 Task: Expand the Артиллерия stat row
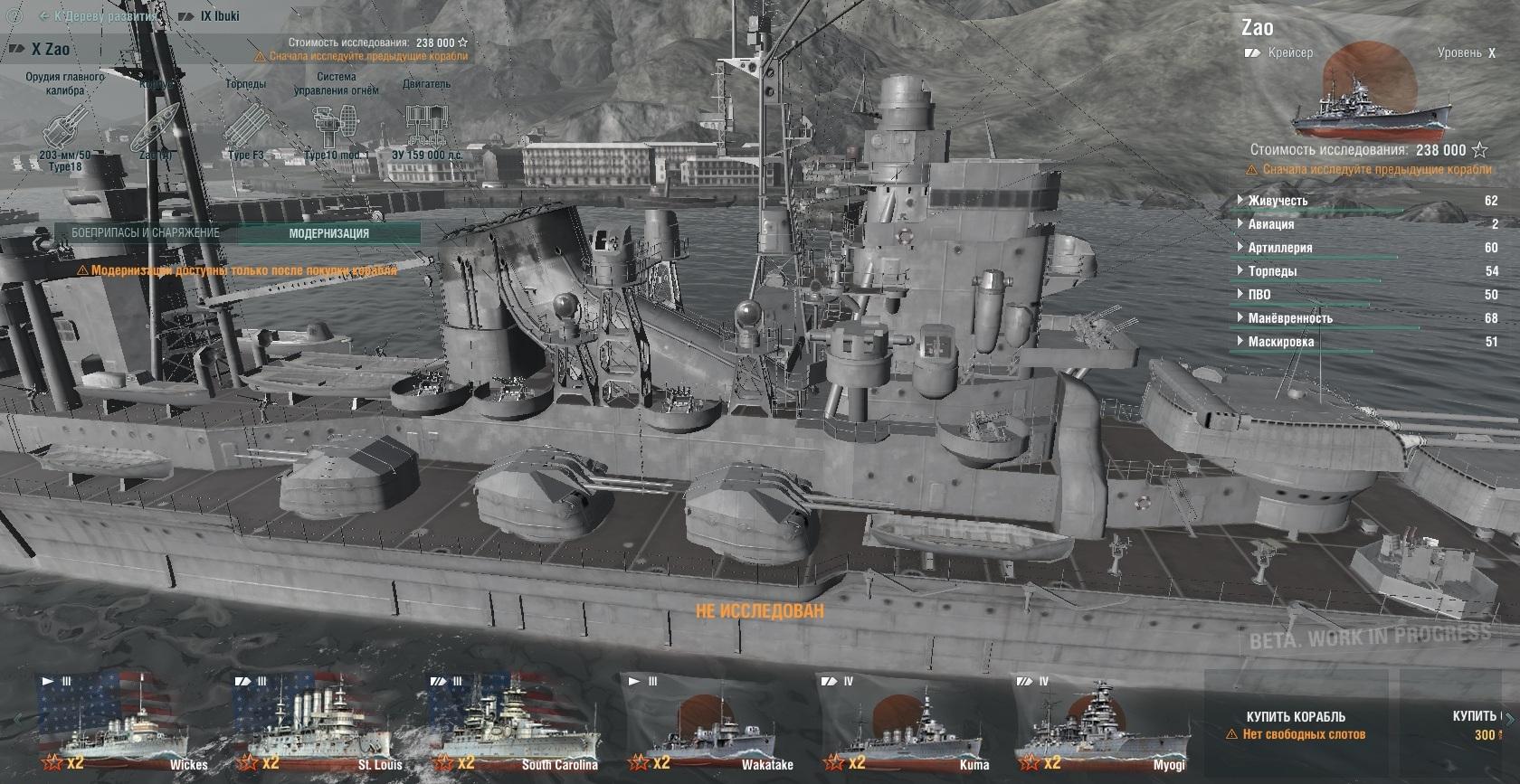pos(1279,248)
